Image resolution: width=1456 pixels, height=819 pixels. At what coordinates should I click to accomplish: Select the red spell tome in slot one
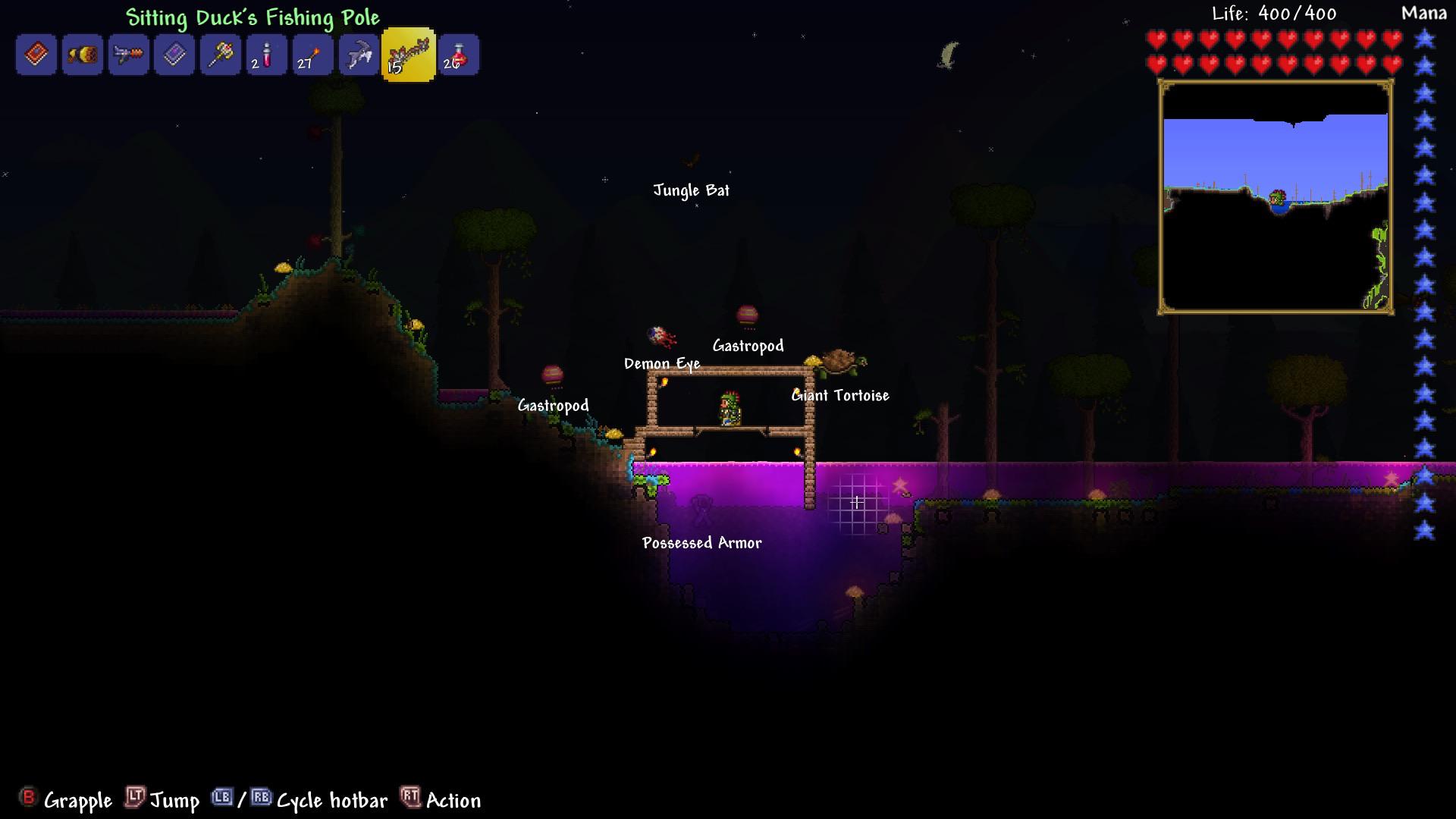point(36,54)
